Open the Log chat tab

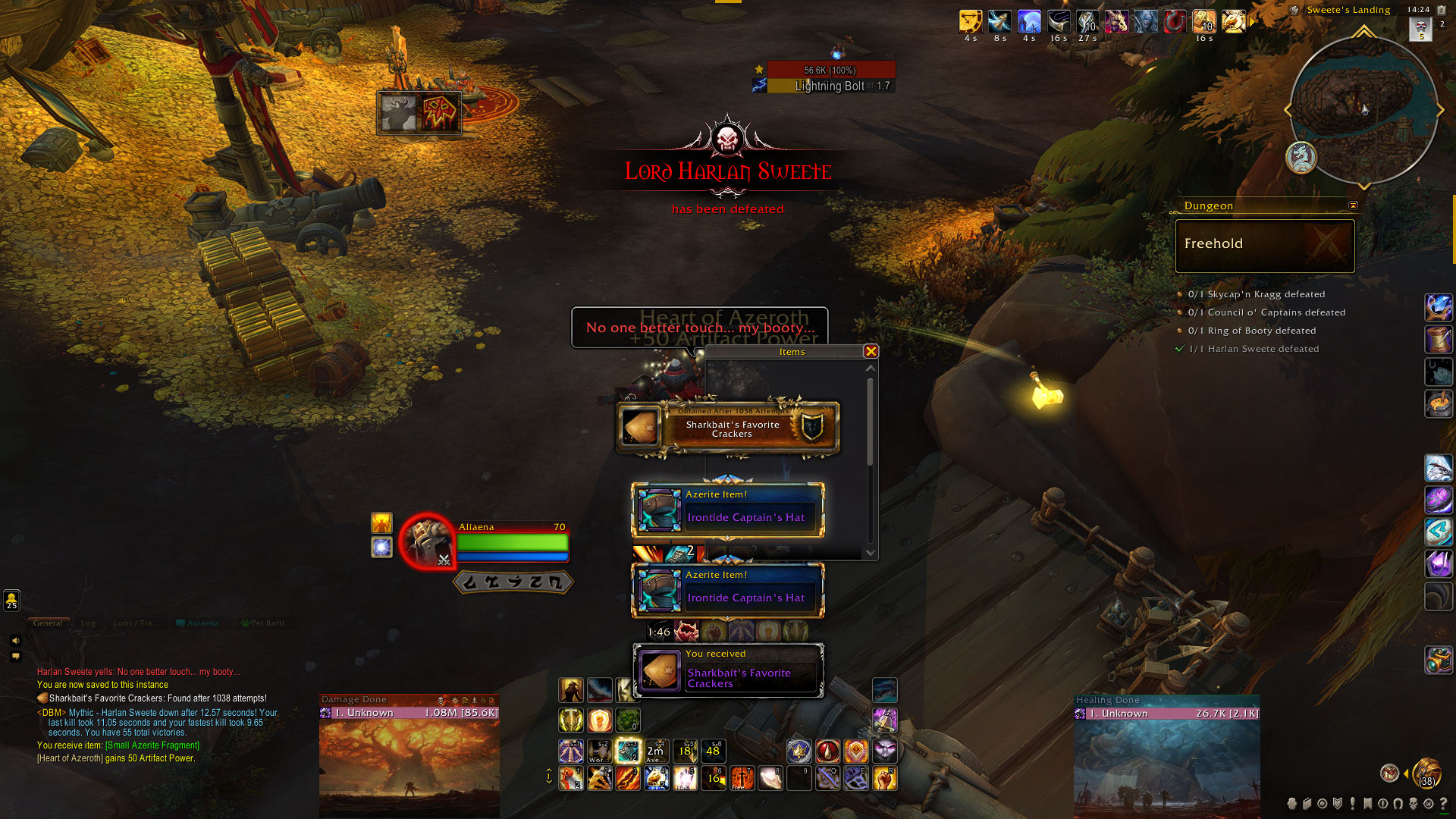(x=89, y=623)
